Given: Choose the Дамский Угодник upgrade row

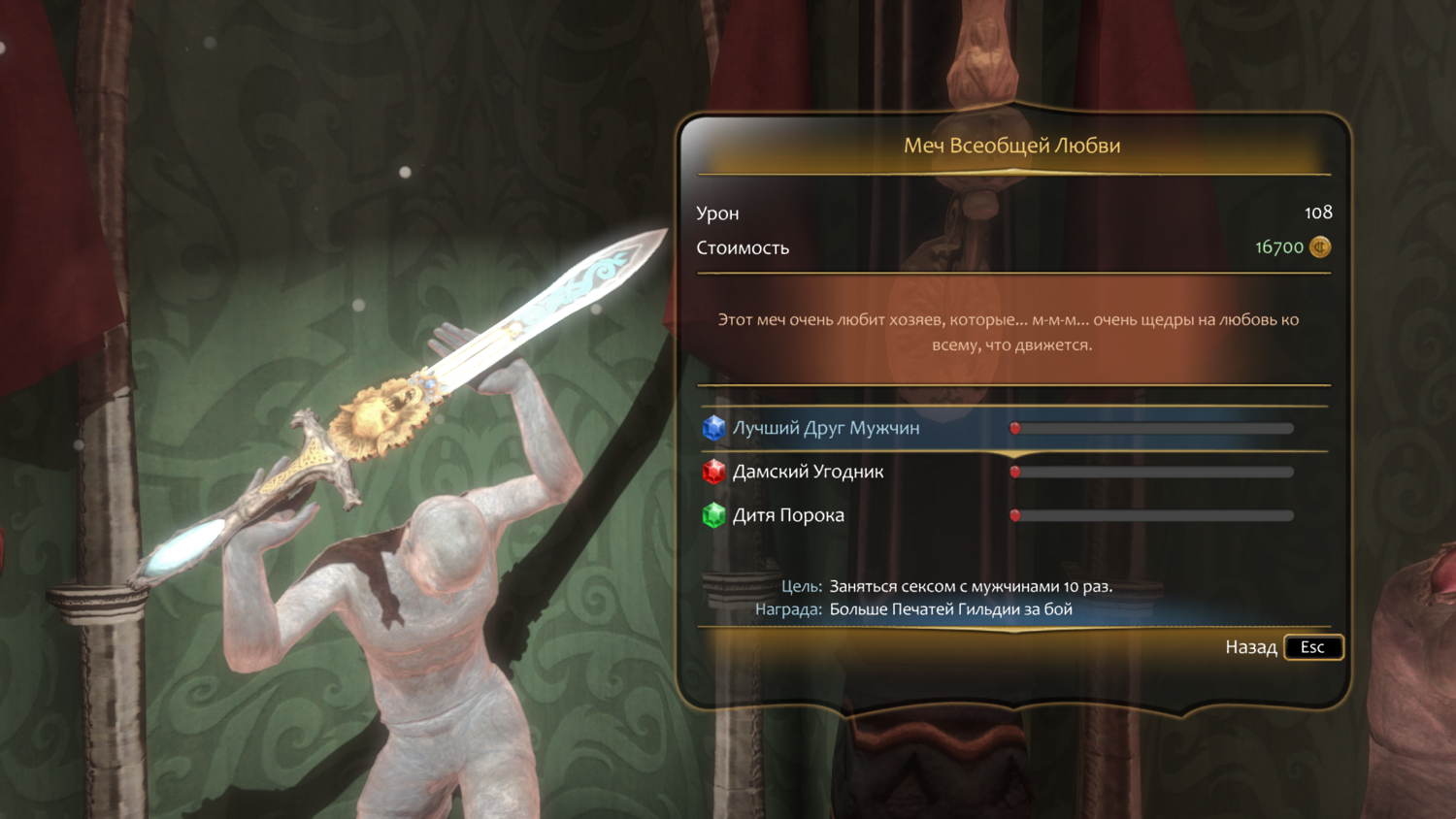Looking at the screenshot, I should (808, 472).
